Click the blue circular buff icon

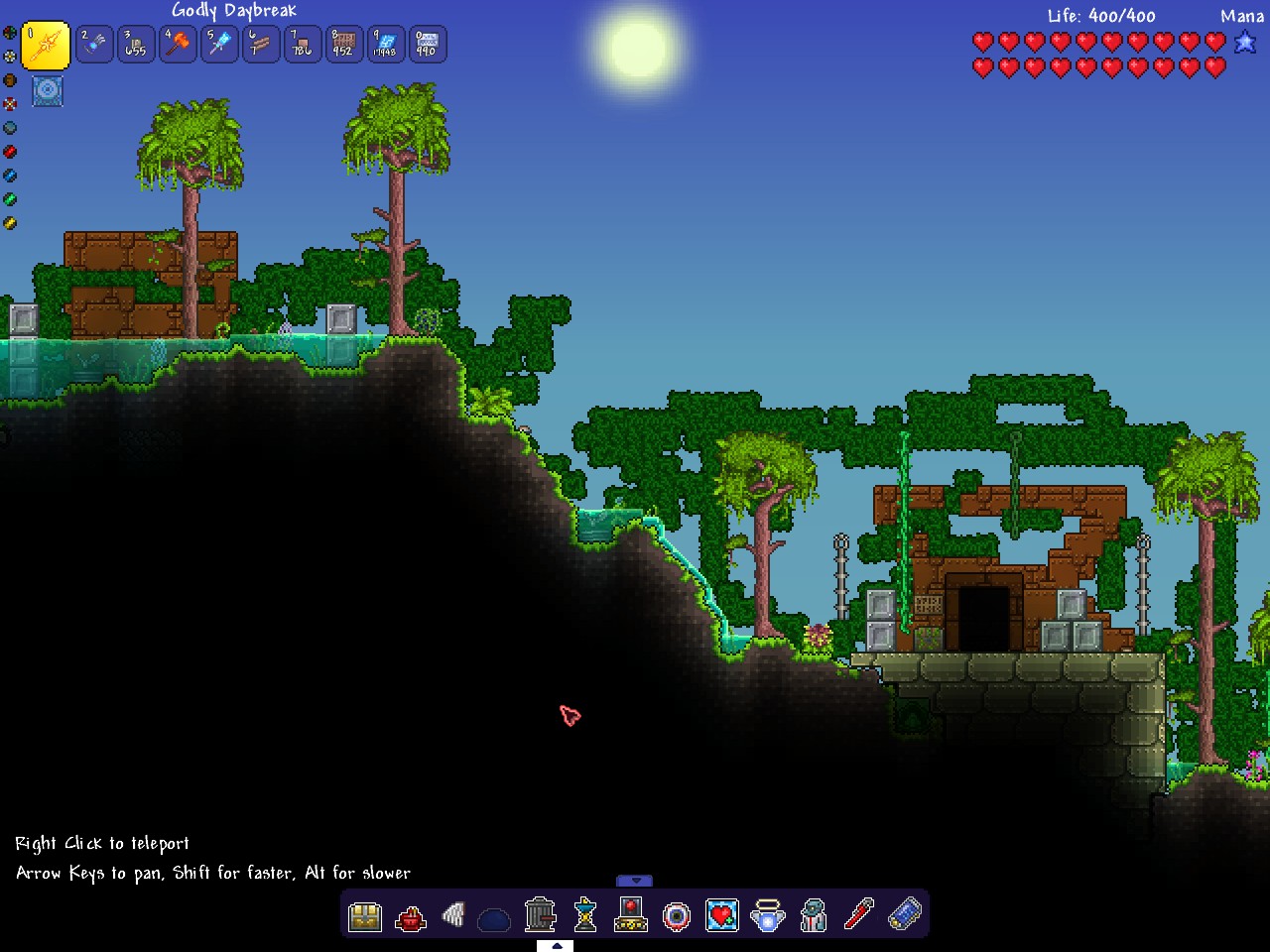[48, 91]
